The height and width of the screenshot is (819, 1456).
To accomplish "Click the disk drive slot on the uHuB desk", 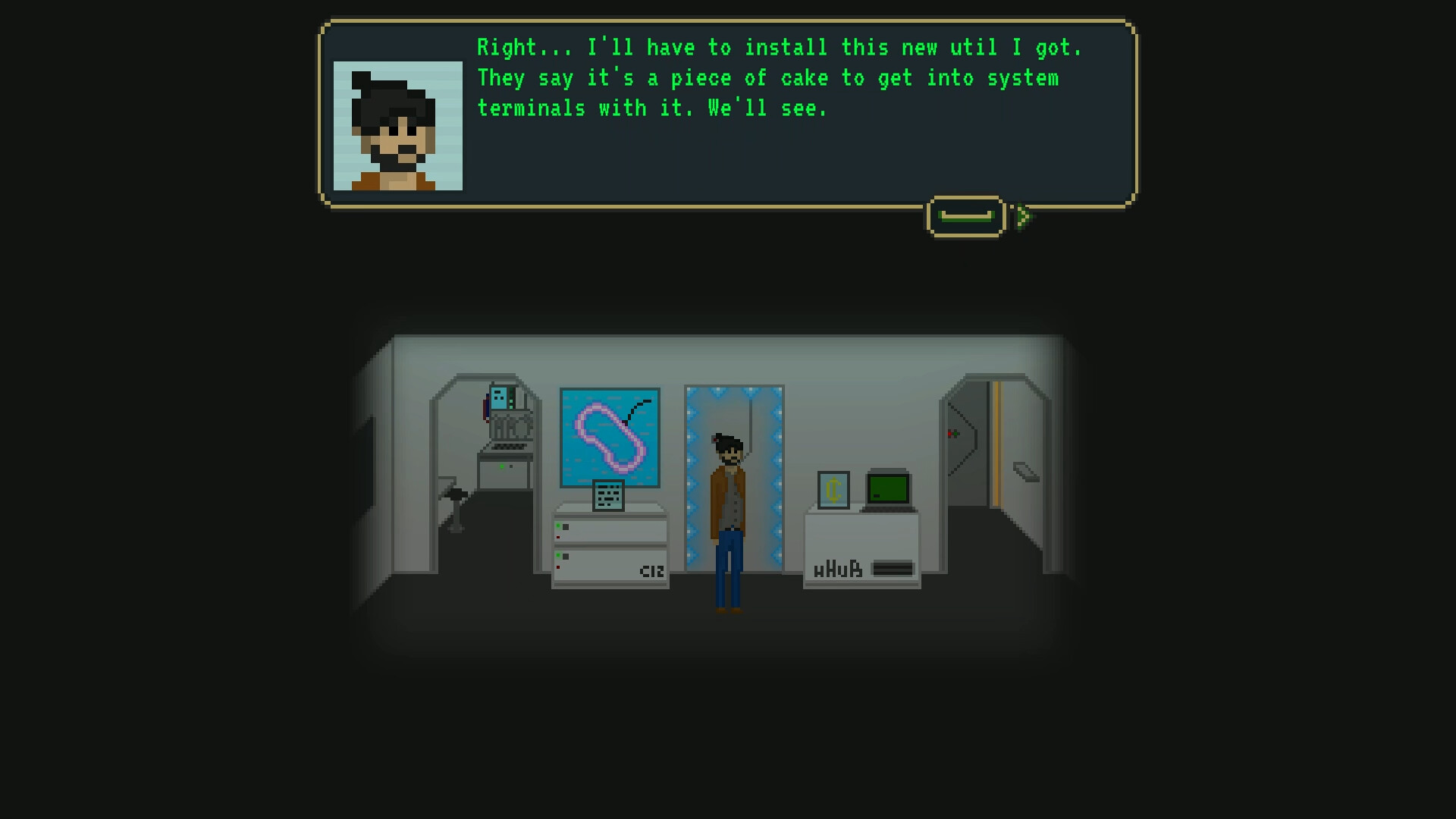I will point(894,567).
